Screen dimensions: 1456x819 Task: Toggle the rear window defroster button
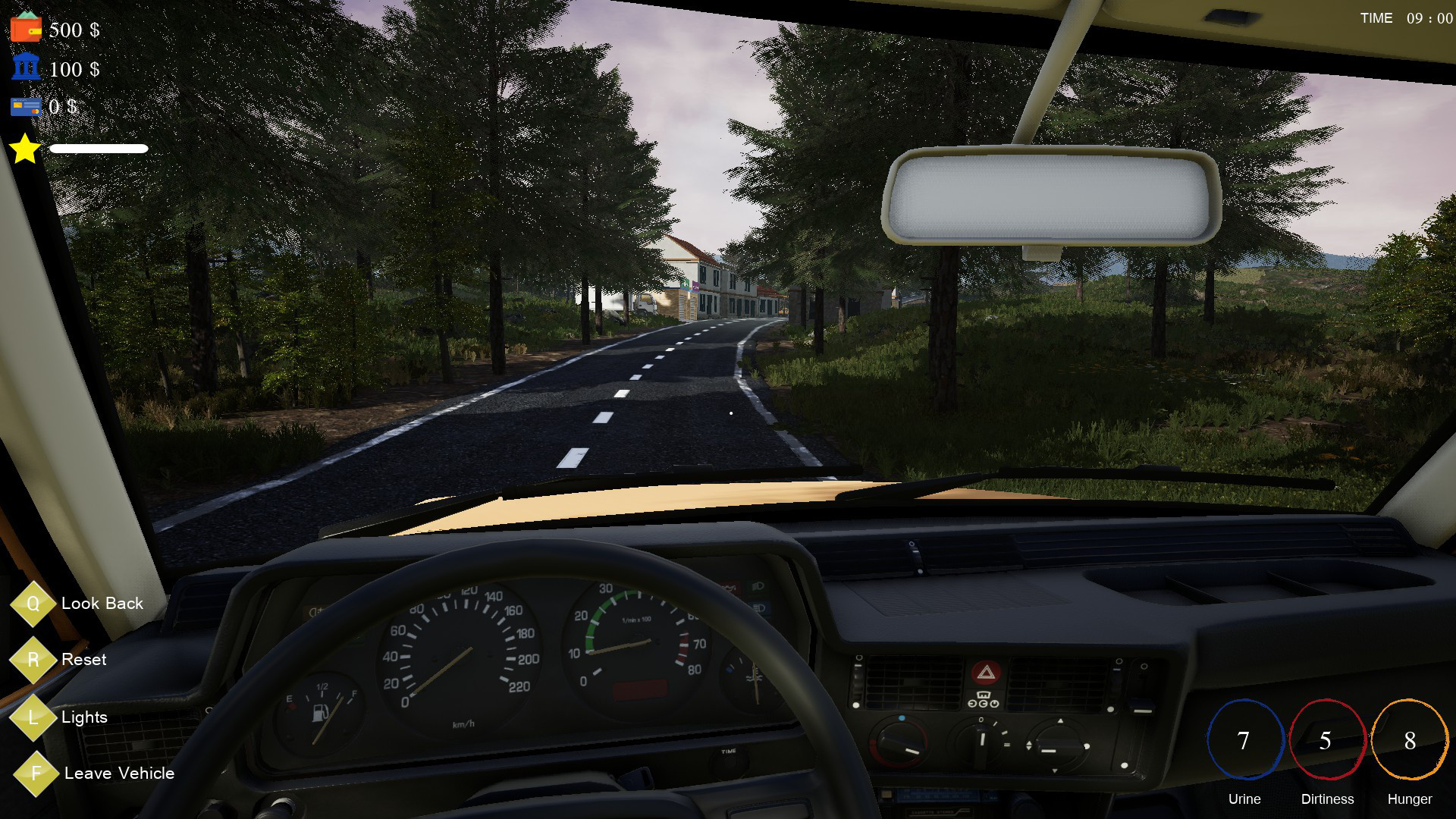pos(984,698)
